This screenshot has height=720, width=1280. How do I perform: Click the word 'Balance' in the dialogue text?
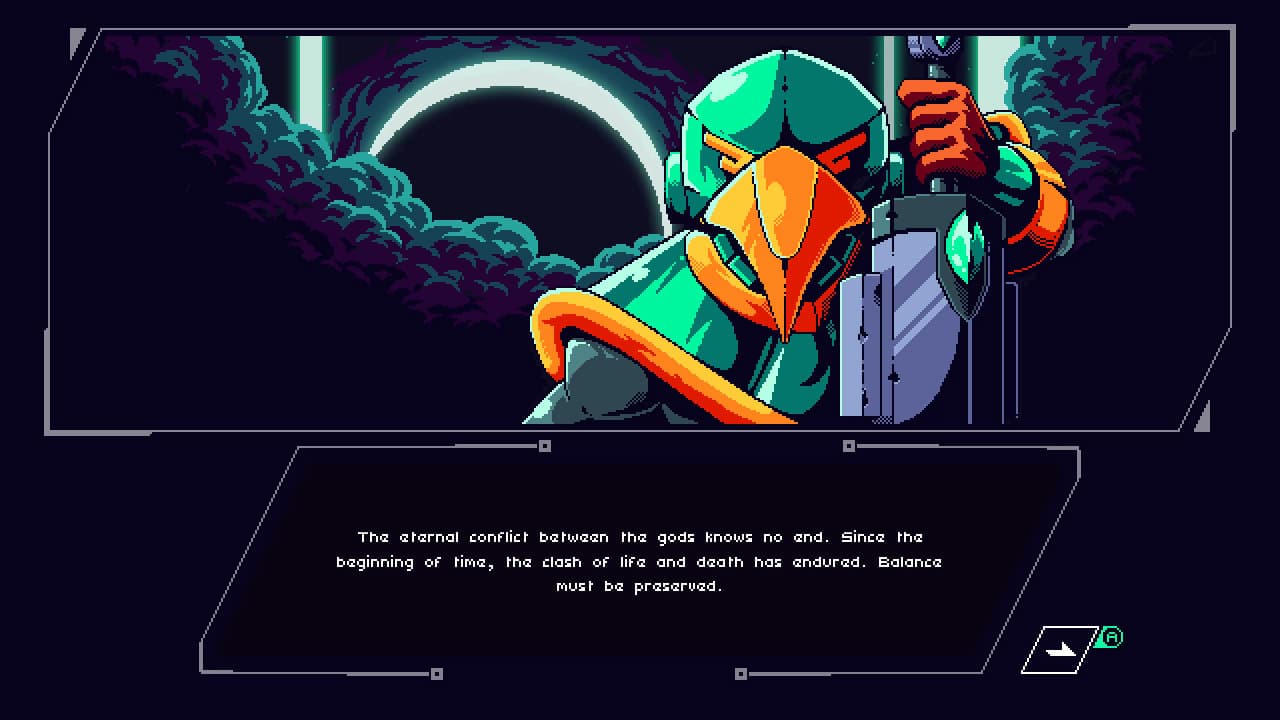(912, 562)
